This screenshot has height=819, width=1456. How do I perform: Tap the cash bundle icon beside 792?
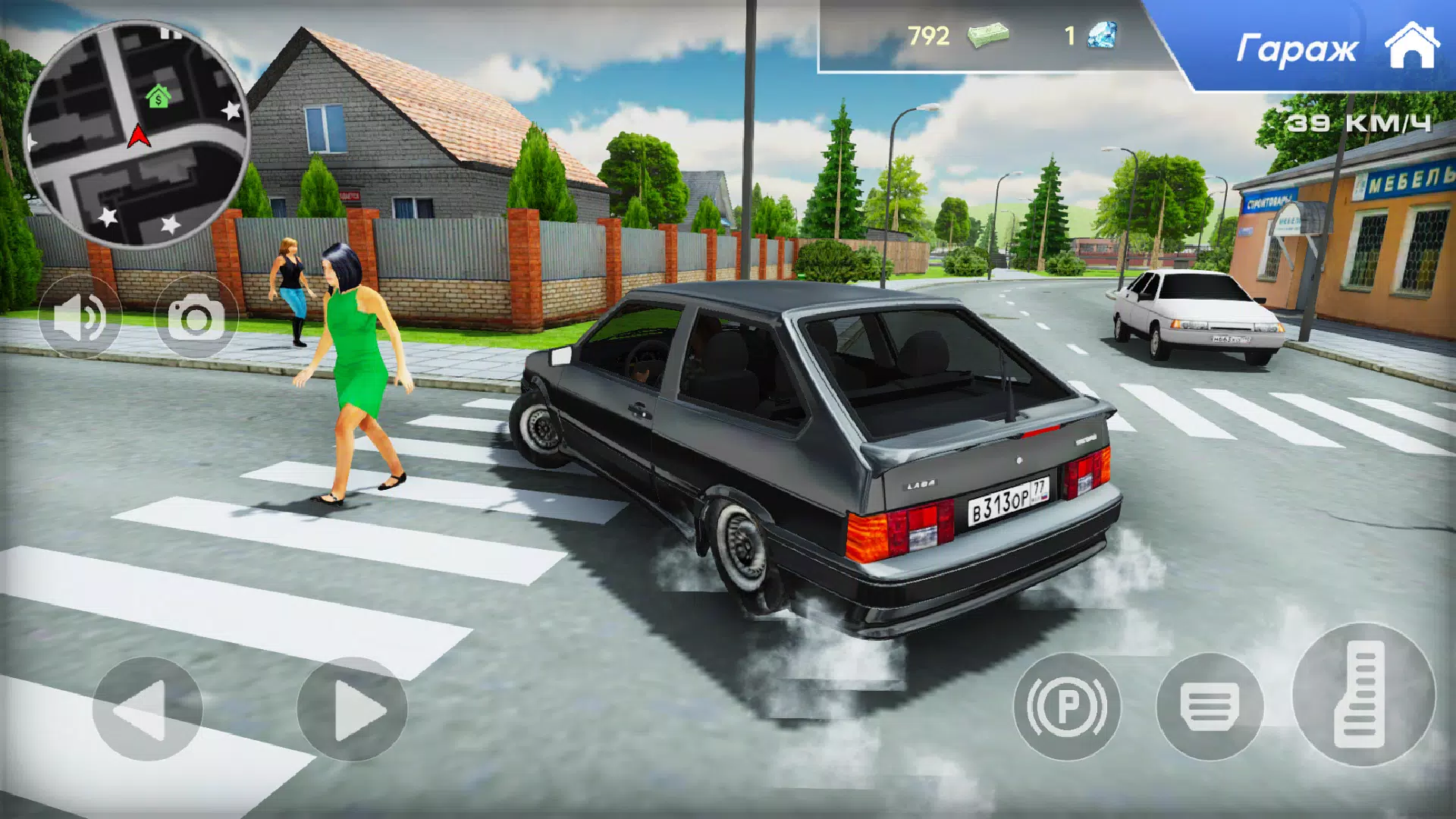click(990, 36)
